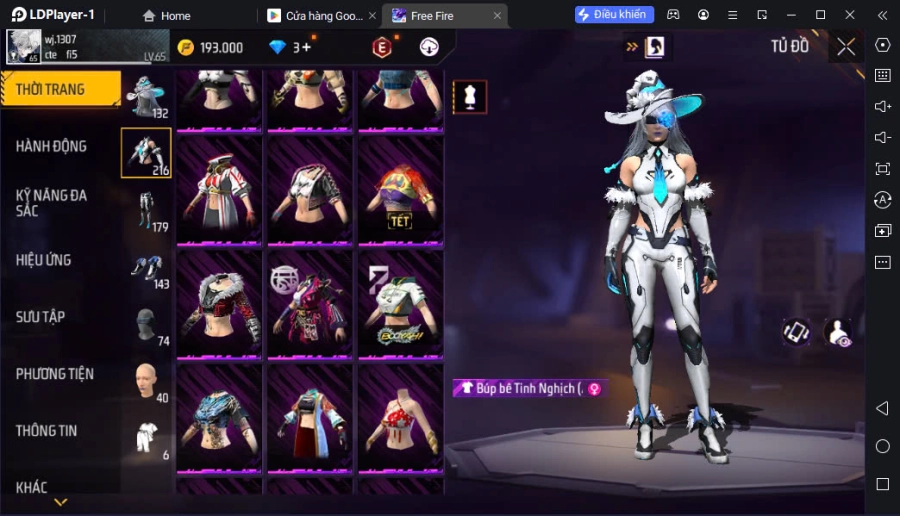Open the mannequin preview icon
The height and width of the screenshot is (516, 900).
click(470, 97)
